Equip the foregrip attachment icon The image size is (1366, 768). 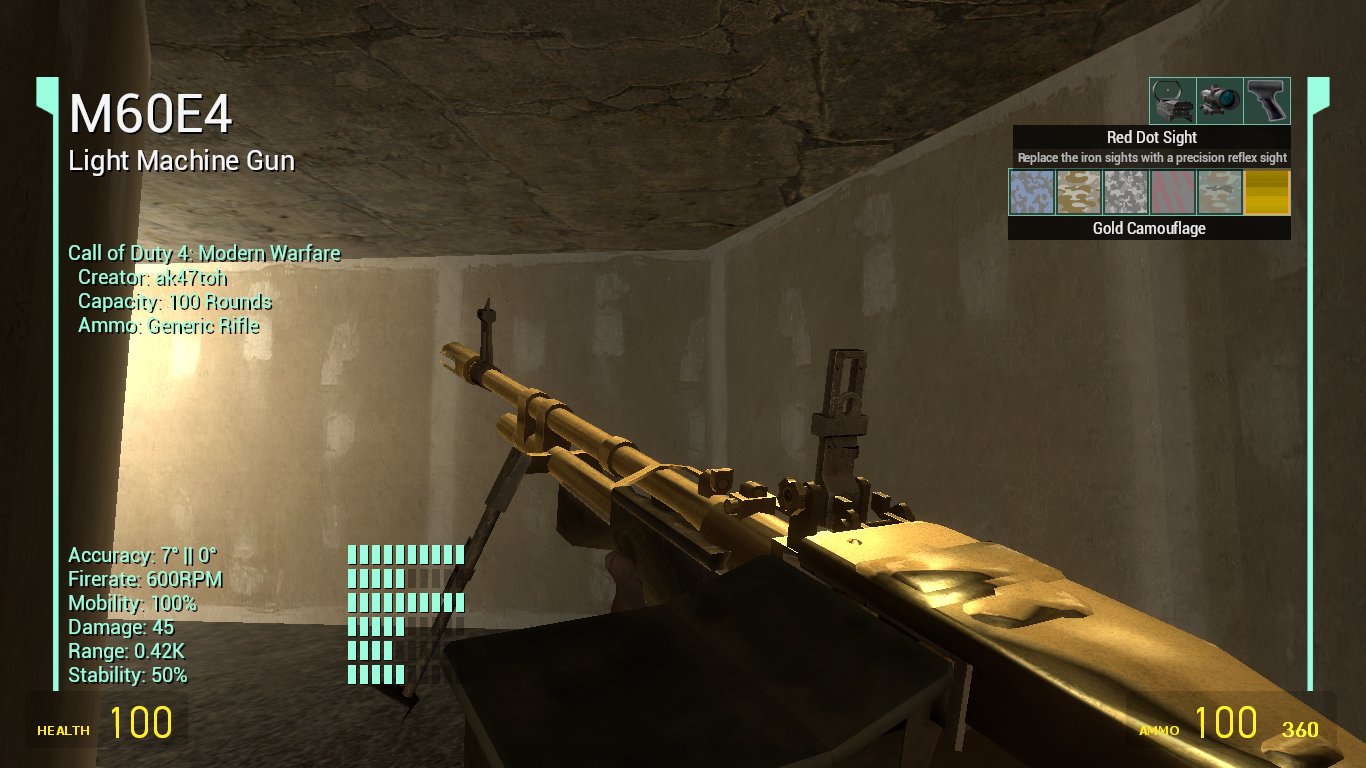(1266, 100)
